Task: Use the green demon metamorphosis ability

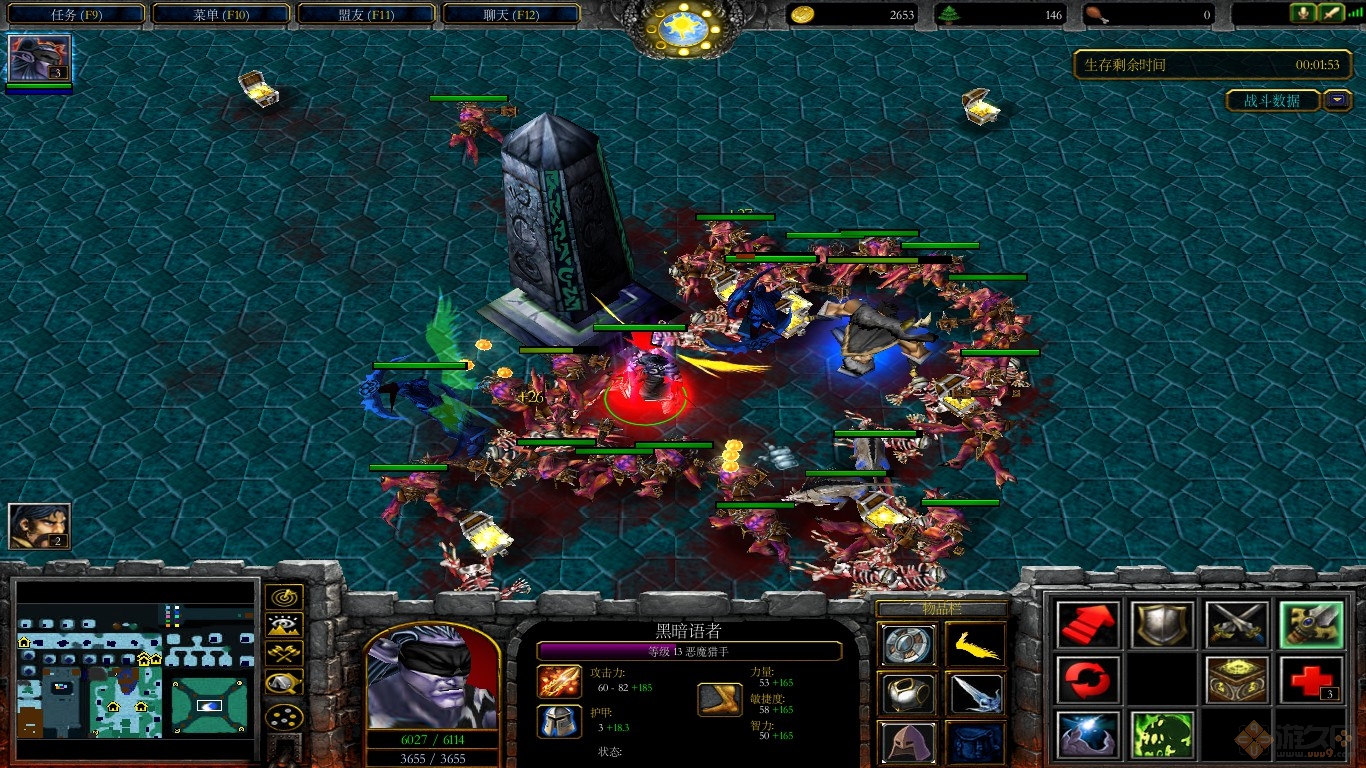Action: [x=1161, y=735]
